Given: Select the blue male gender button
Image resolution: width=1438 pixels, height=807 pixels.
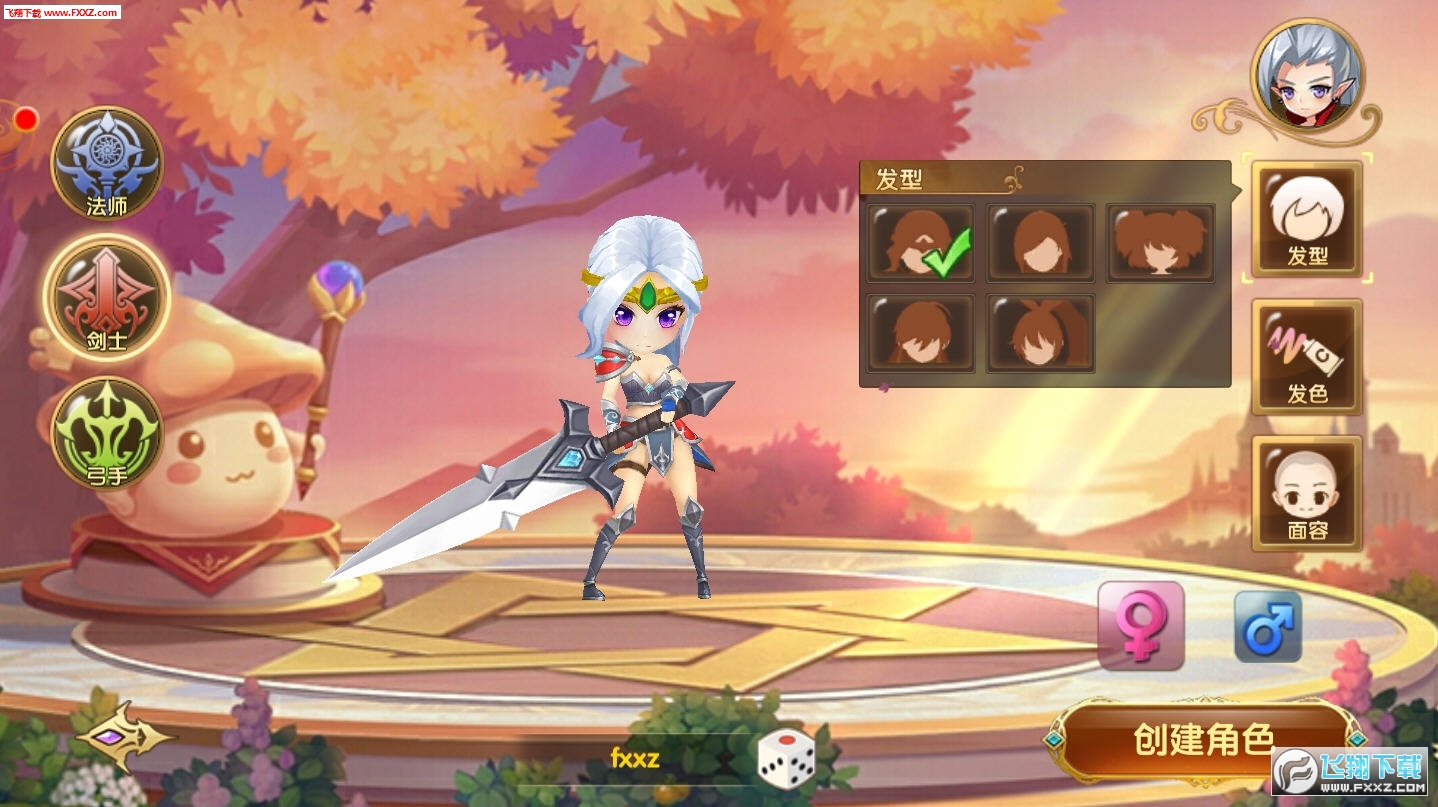Looking at the screenshot, I should pyautogui.click(x=1268, y=626).
